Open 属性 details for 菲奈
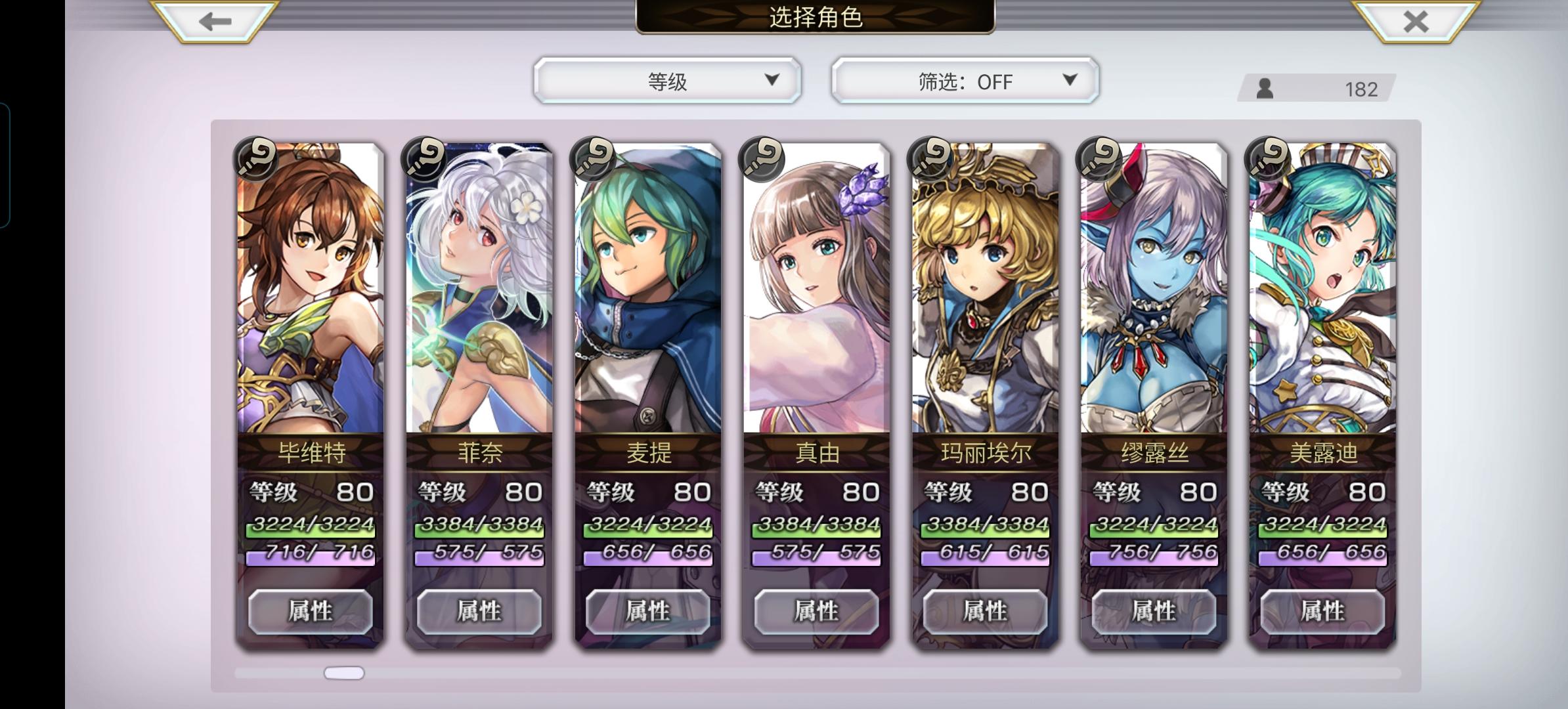The image size is (1568, 709). point(479,611)
